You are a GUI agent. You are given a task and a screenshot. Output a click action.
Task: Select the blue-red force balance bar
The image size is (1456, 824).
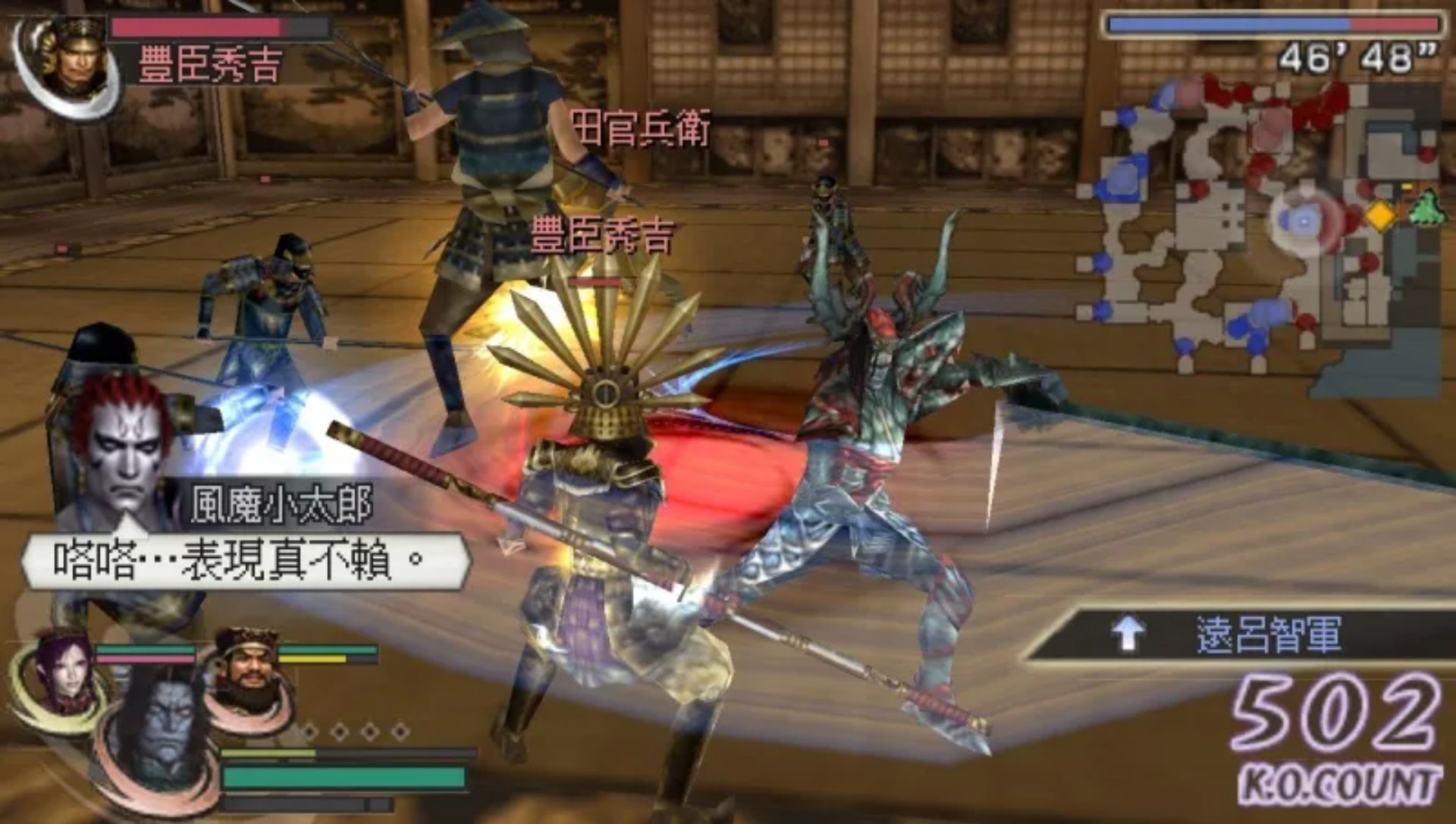1279,24
